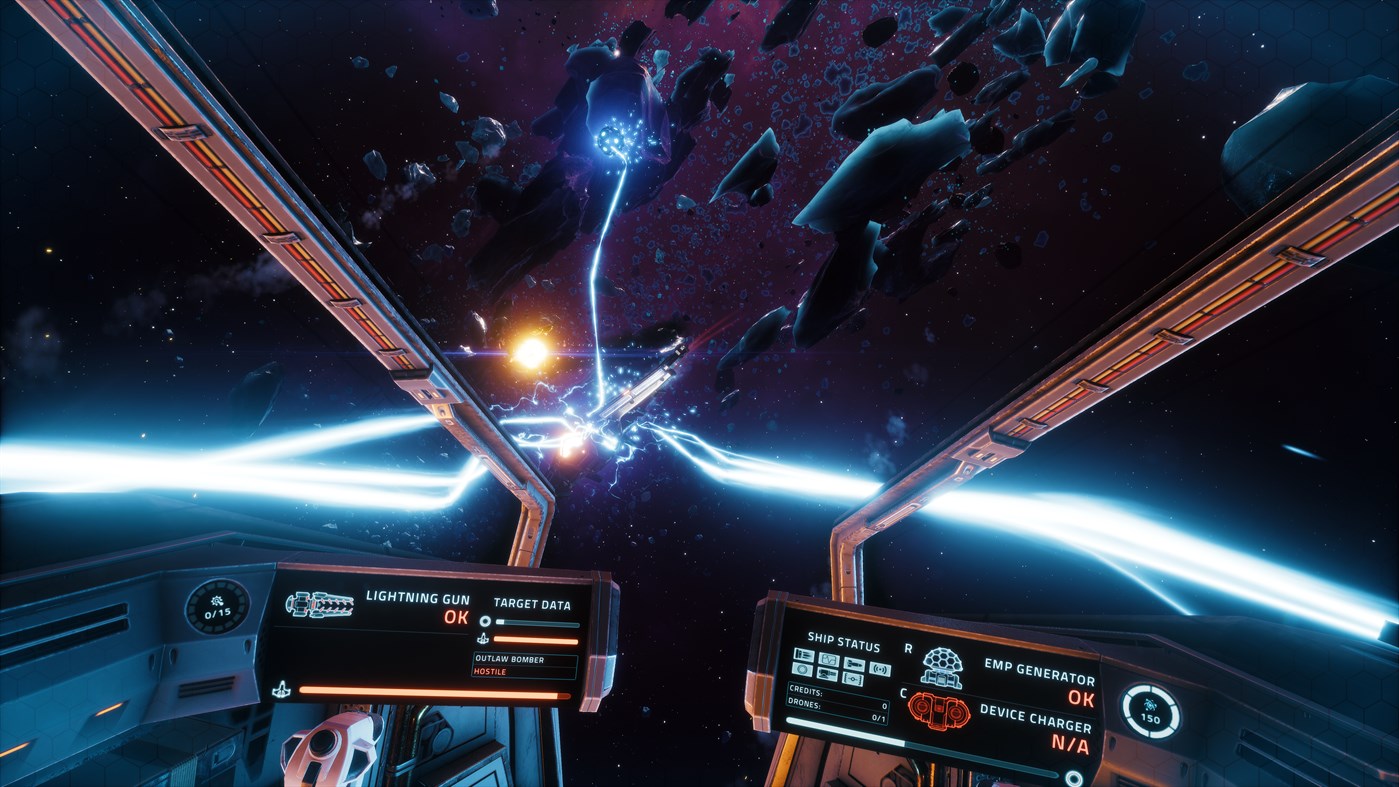This screenshot has width=1399, height=787.
Task: Select the signal transmitter icon under Ship Status
Action: point(881,670)
